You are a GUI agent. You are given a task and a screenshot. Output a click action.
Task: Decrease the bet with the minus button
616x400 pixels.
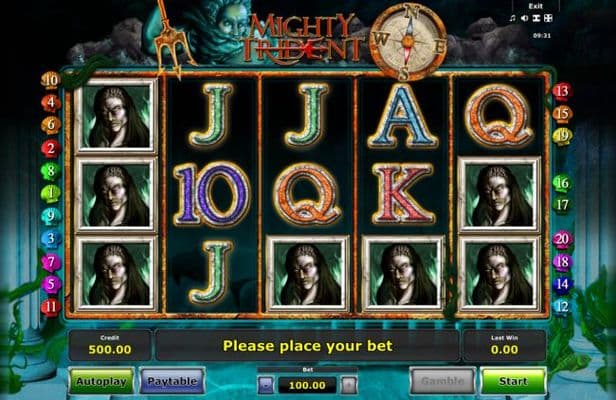(266, 383)
